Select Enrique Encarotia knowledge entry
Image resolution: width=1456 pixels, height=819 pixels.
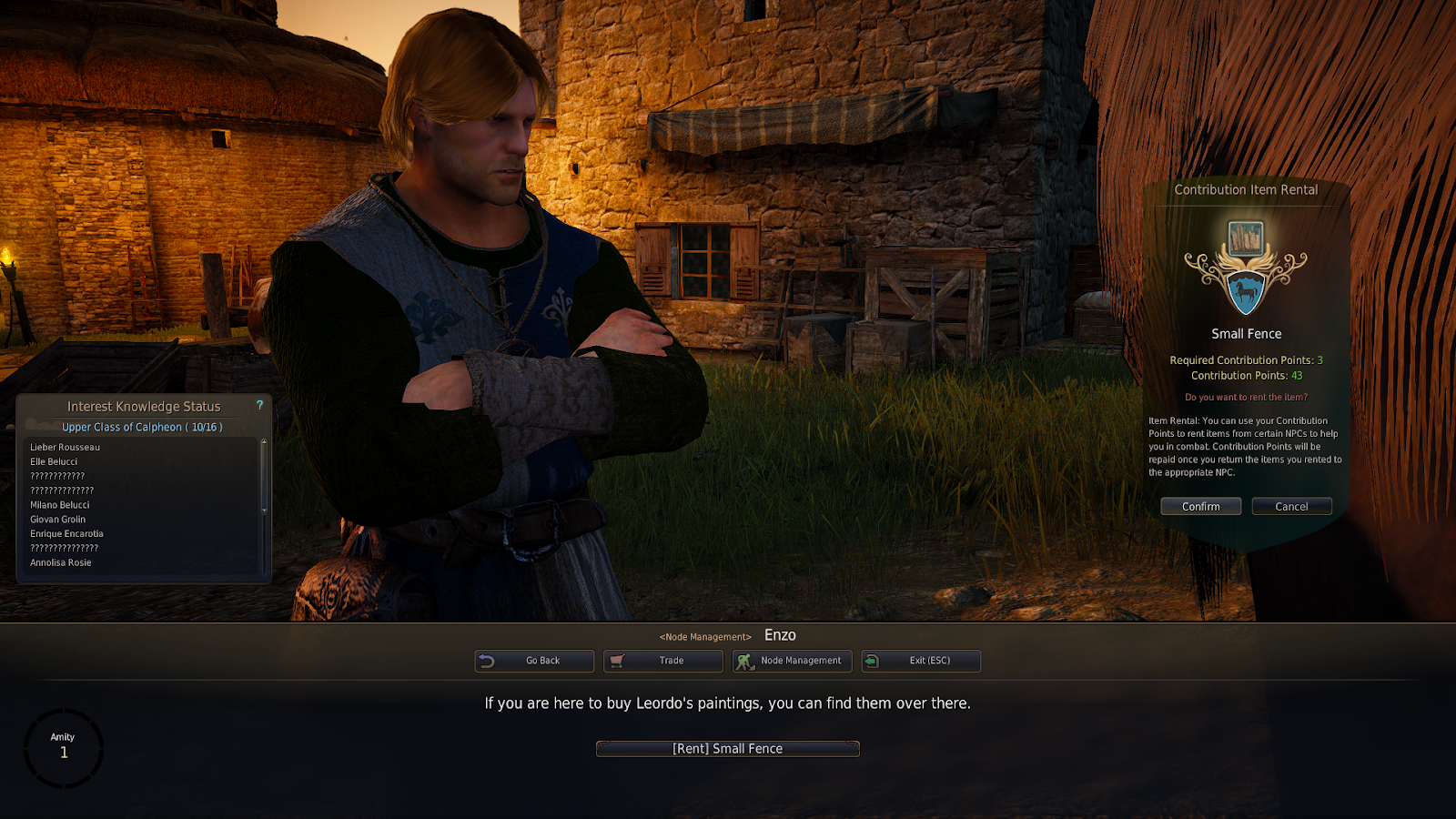coord(67,534)
